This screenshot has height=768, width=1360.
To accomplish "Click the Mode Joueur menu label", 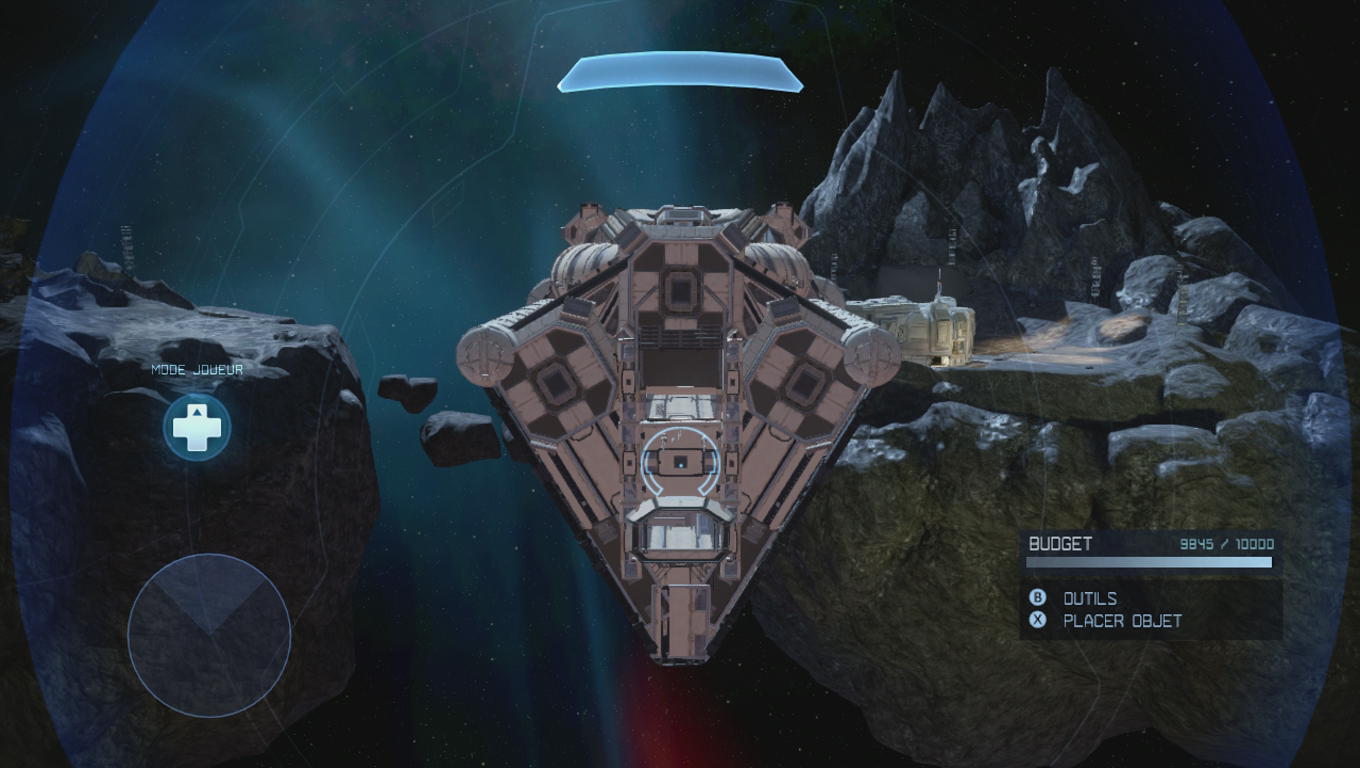I will (x=196, y=369).
